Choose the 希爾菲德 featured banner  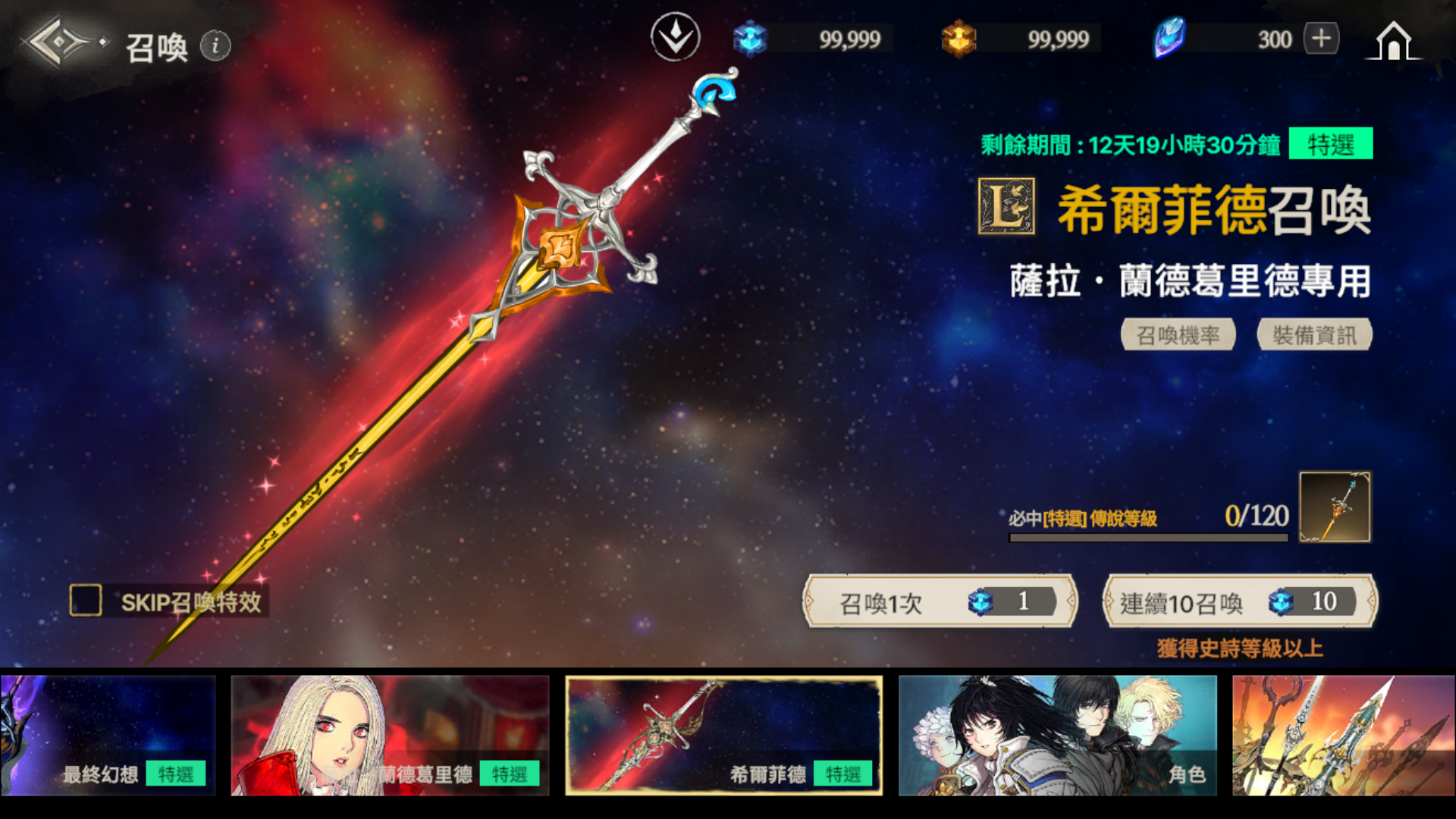point(724,735)
